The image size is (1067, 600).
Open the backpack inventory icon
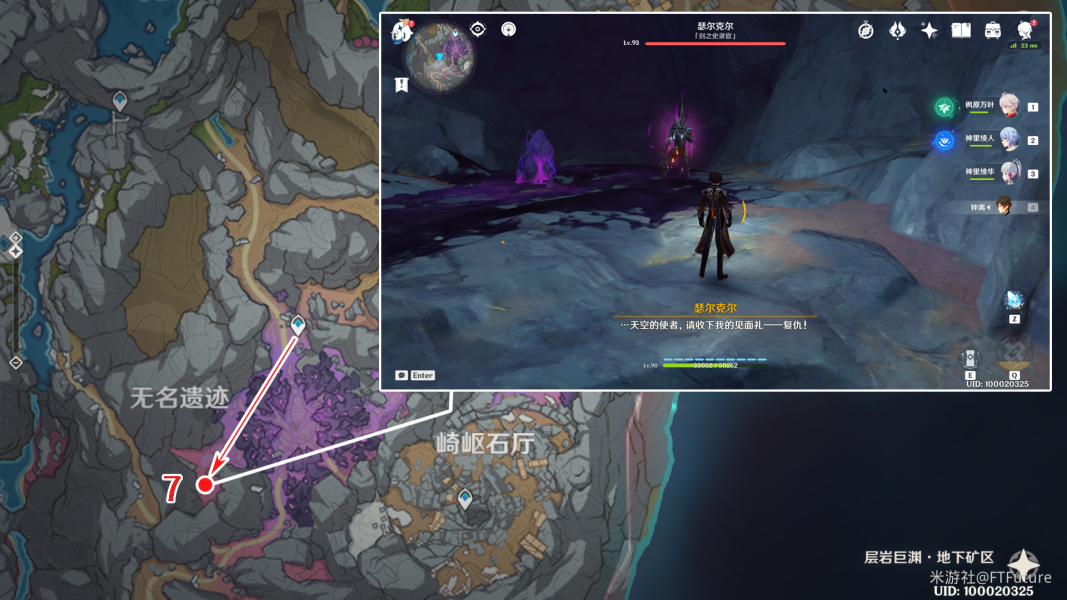[x=993, y=31]
